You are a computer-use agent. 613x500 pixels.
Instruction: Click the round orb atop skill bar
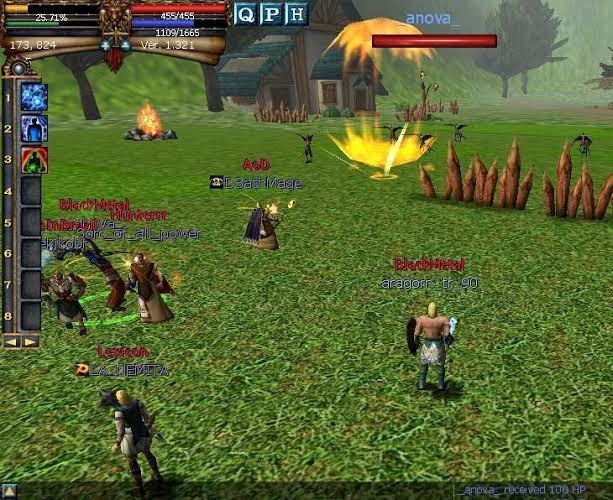(x=17, y=68)
